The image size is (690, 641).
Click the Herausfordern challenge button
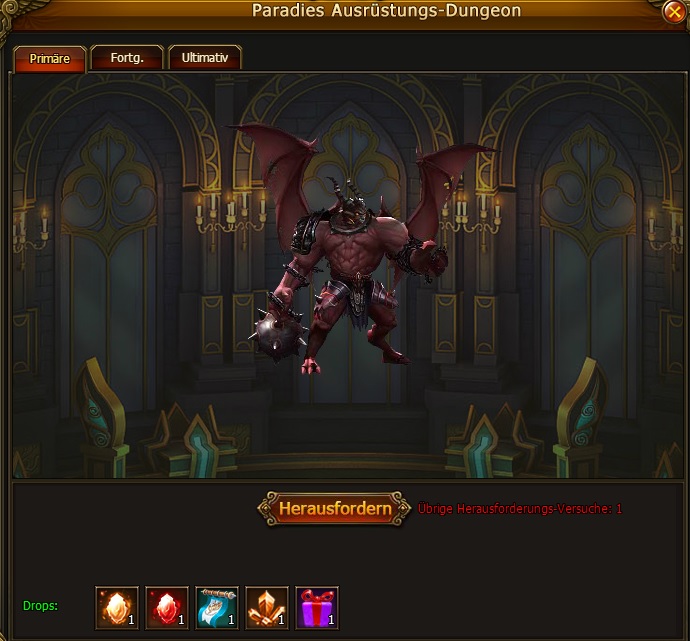(x=334, y=508)
